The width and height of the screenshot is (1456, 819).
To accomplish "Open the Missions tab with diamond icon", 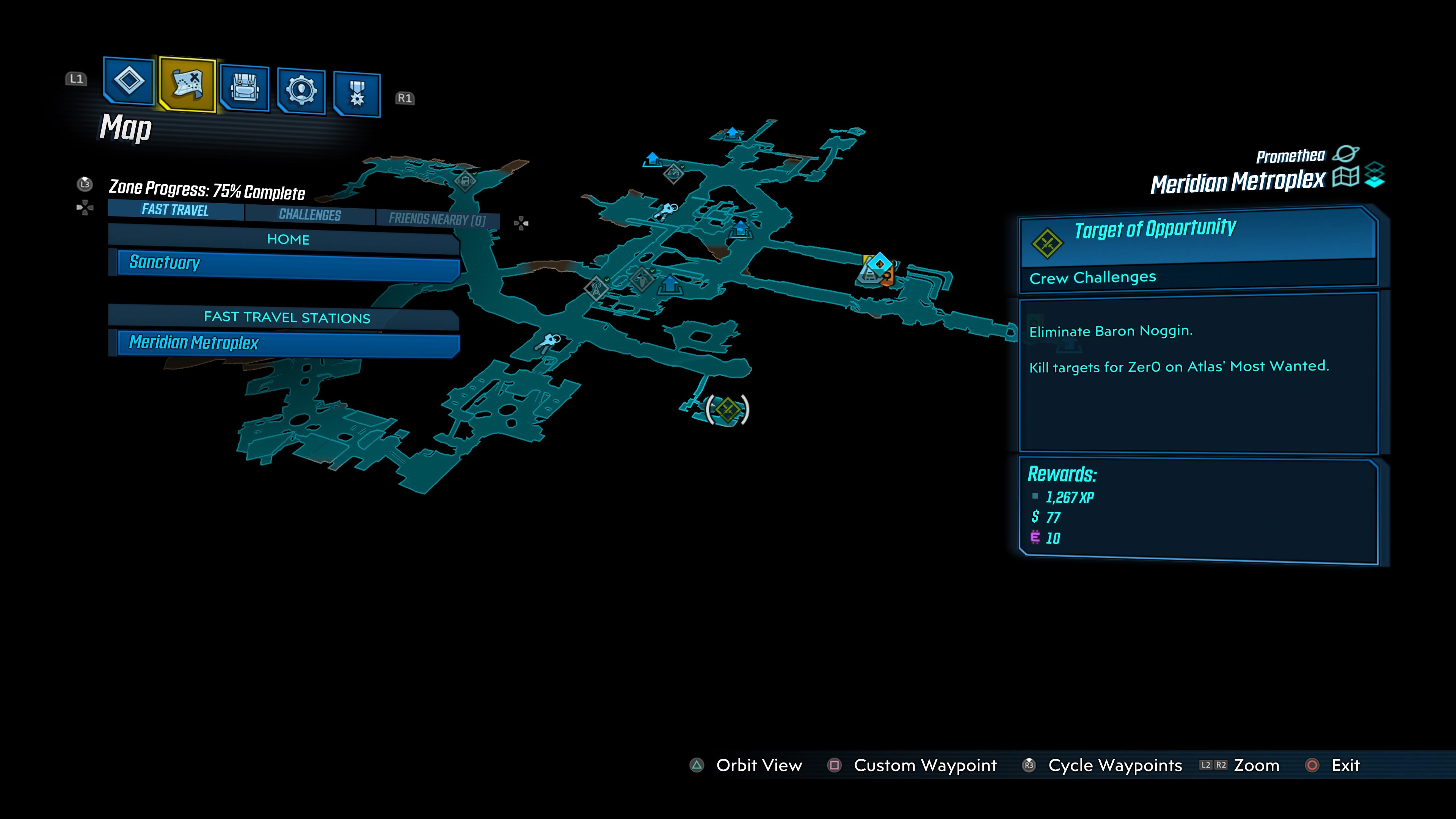I will [129, 81].
